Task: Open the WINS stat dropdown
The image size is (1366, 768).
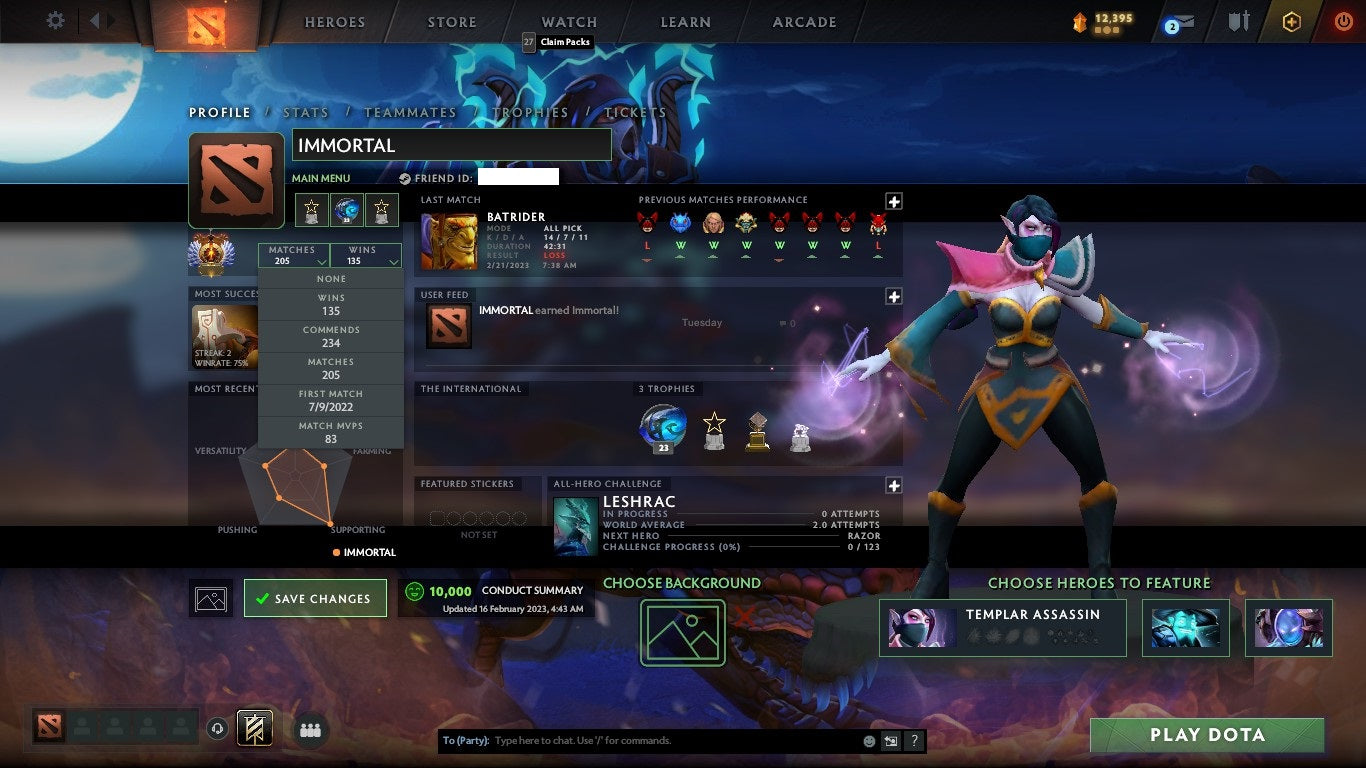Action: point(365,254)
